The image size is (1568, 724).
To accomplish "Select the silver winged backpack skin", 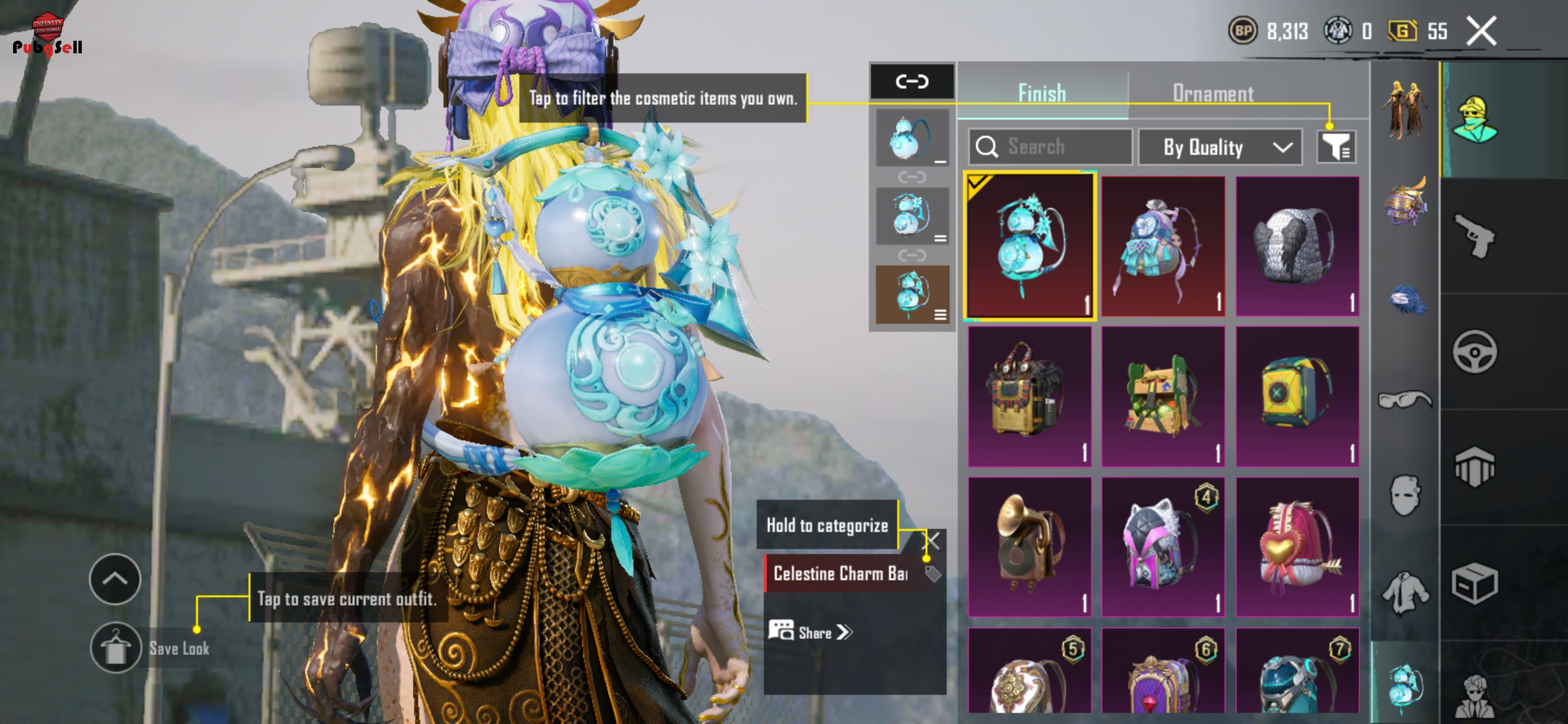I will click(1297, 246).
